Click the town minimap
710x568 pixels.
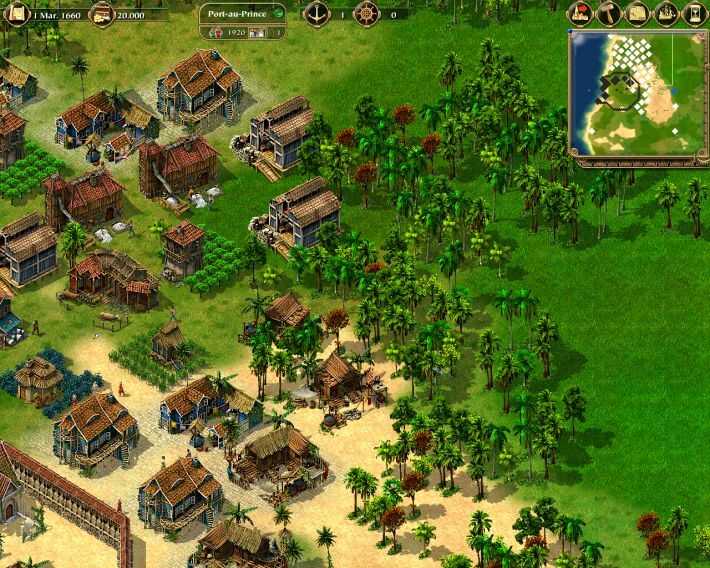[638, 94]
